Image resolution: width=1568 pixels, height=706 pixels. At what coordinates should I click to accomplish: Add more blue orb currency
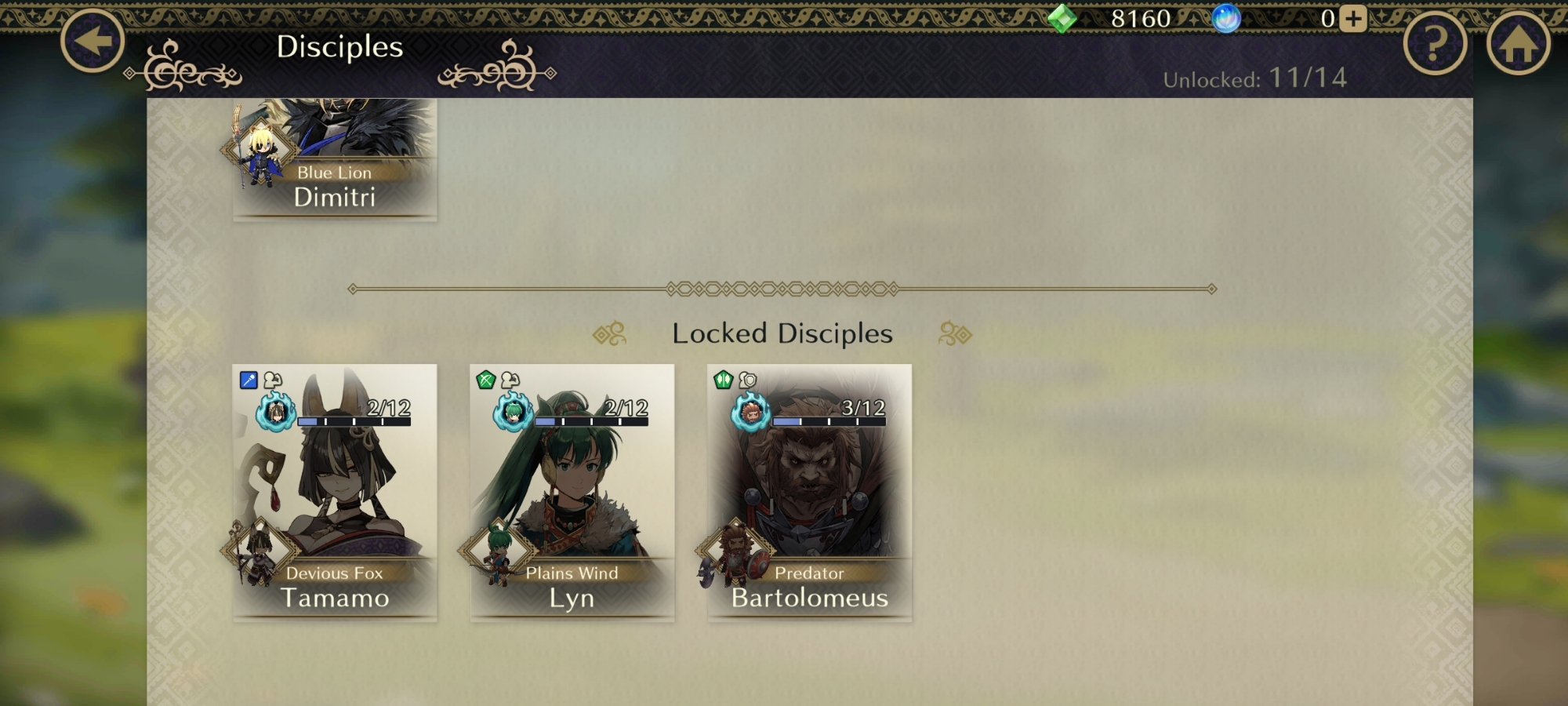point(1353,18)
